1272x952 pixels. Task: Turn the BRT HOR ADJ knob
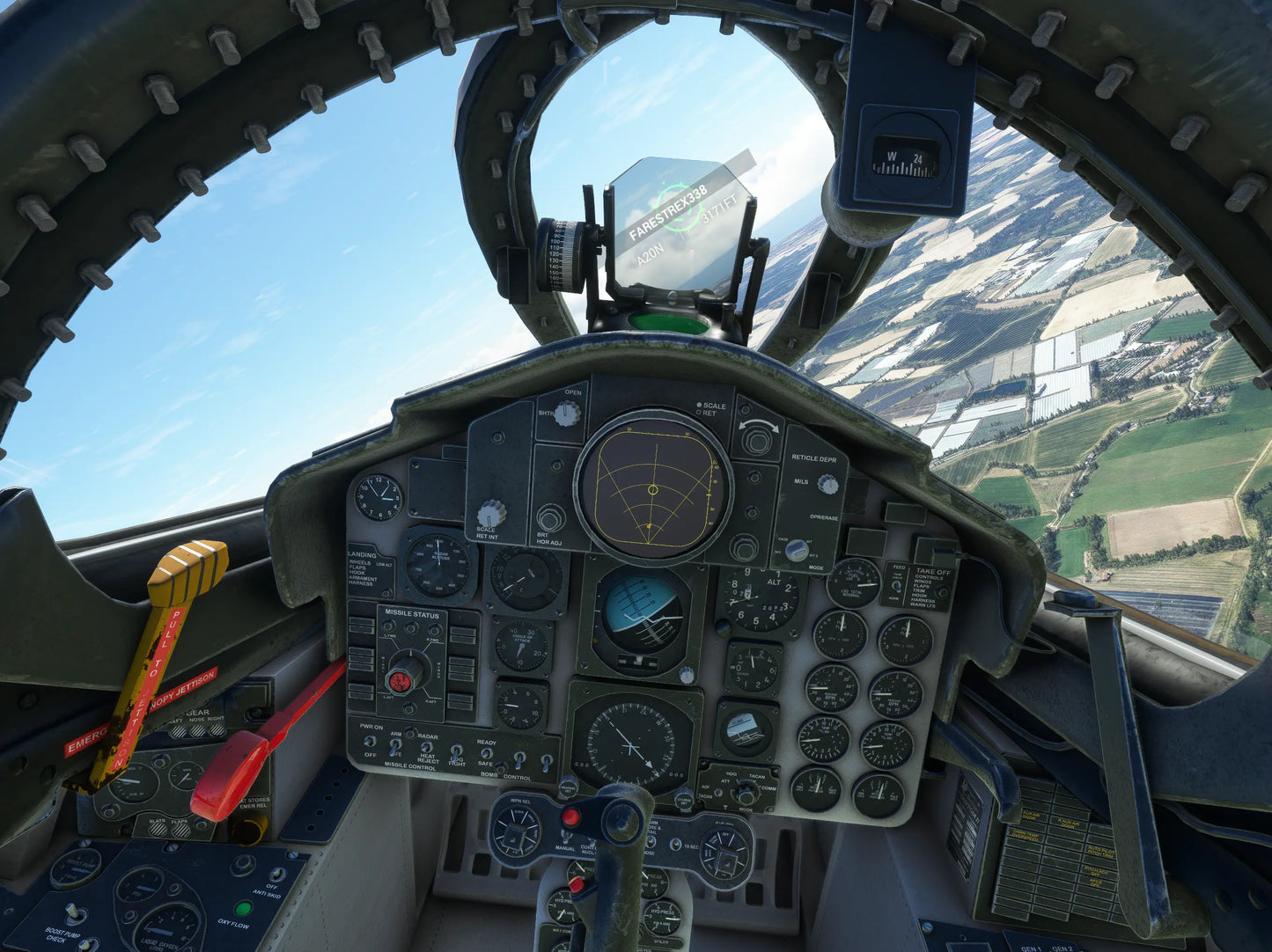pos(551,517)
